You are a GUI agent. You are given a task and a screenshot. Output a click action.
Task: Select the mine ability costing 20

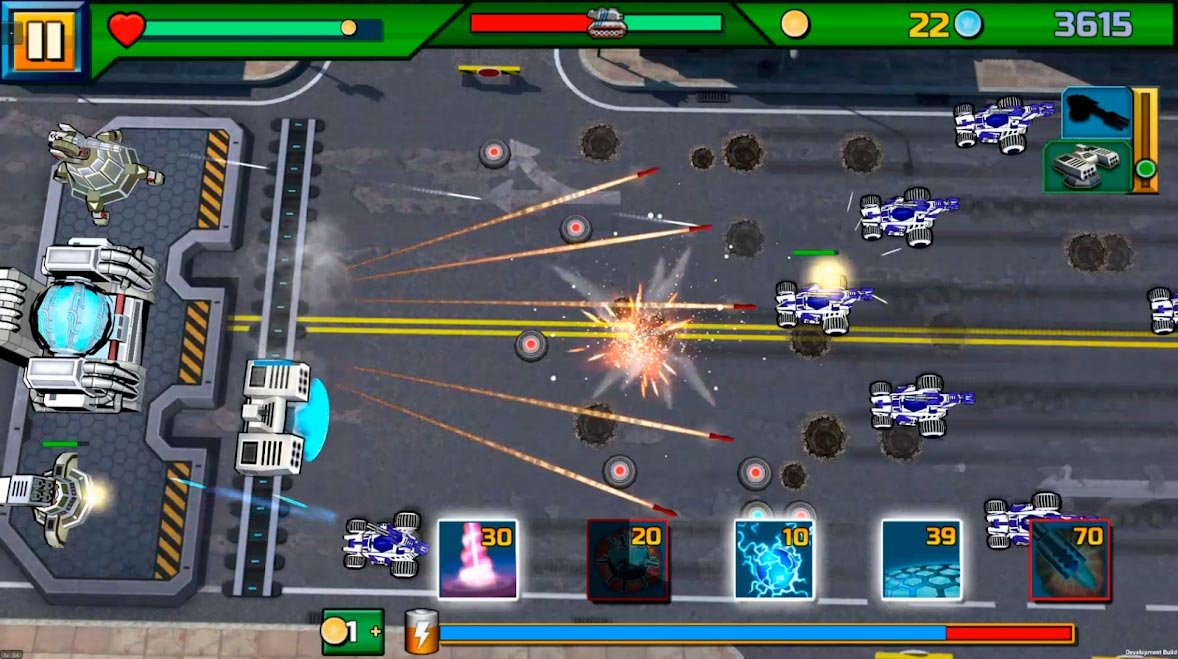(x=627, y=559)
